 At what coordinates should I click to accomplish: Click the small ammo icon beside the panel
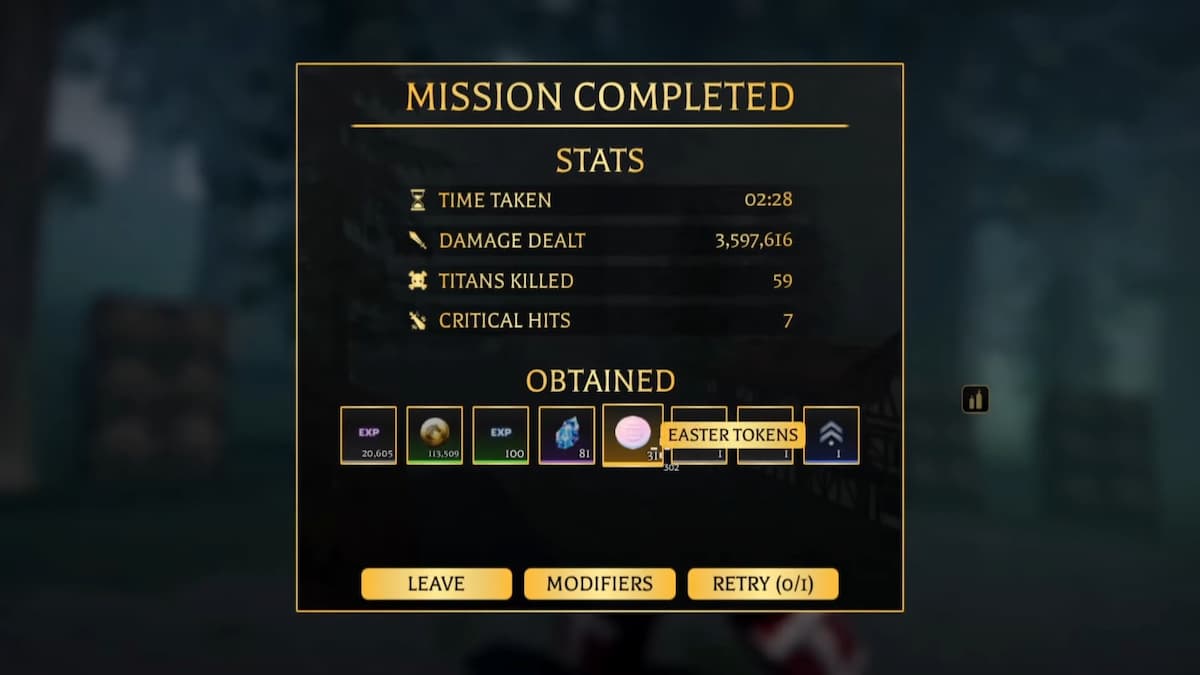pos(975,400)
